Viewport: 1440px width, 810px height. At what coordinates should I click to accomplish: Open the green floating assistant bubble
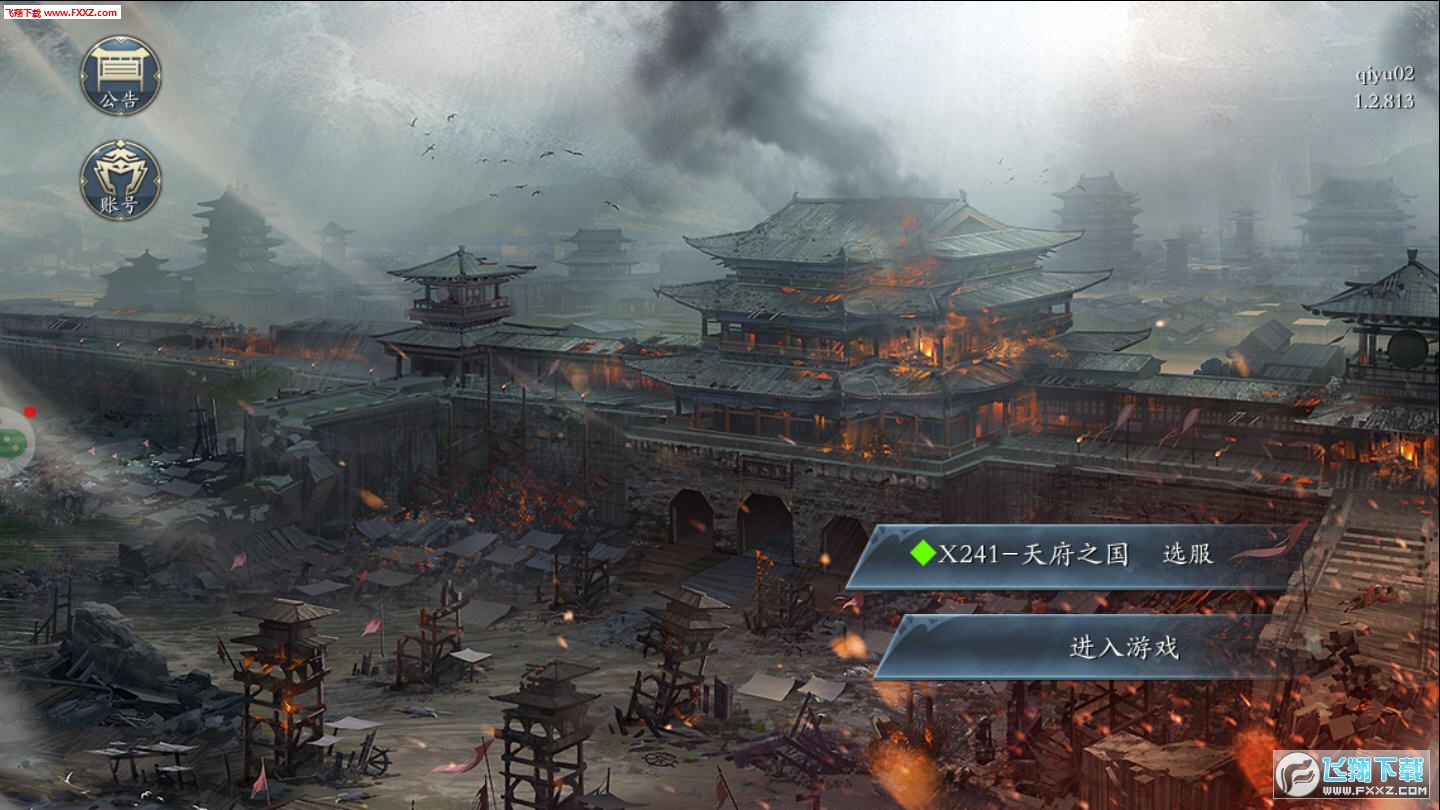12,440
